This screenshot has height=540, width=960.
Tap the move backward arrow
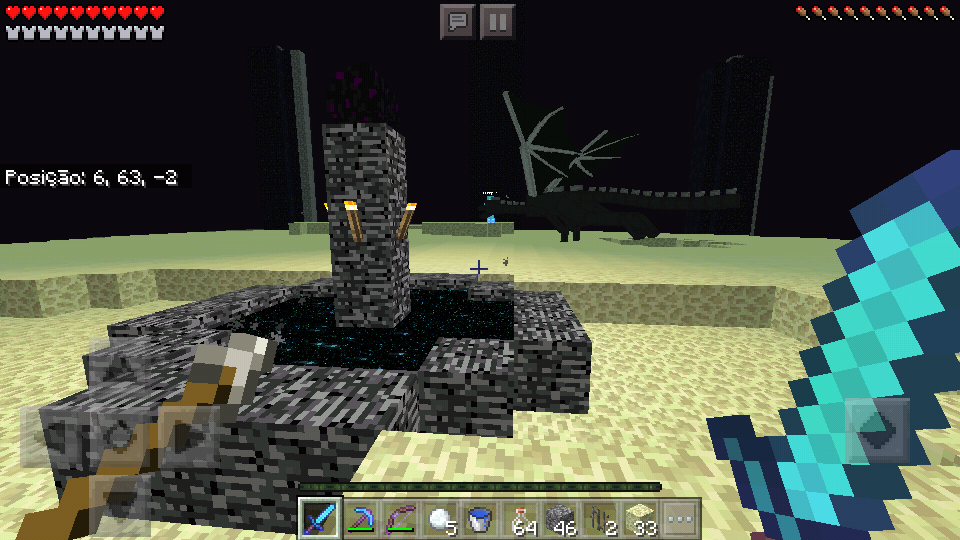[x=118, y=500]
